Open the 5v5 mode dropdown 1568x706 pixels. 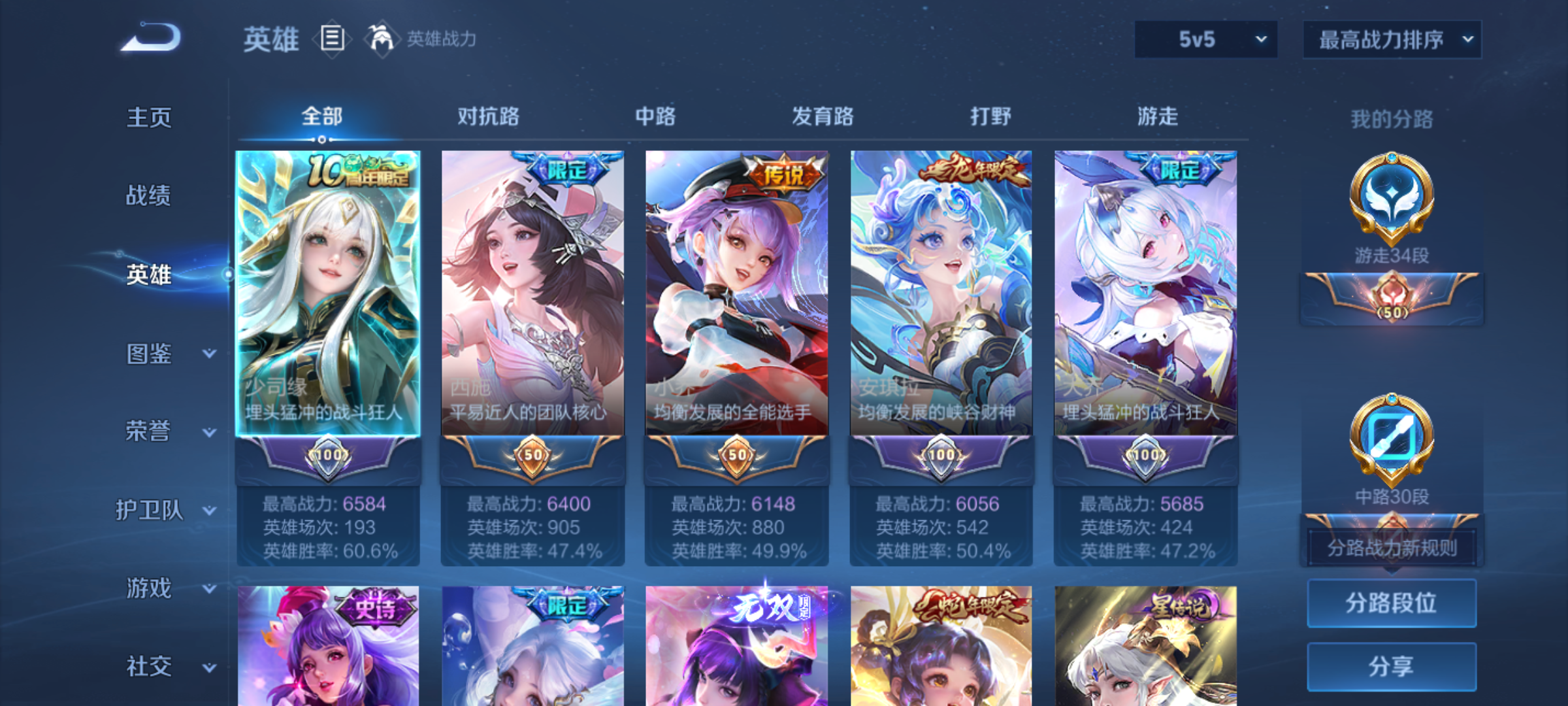pyautogui.click(x=1206, y=39)
